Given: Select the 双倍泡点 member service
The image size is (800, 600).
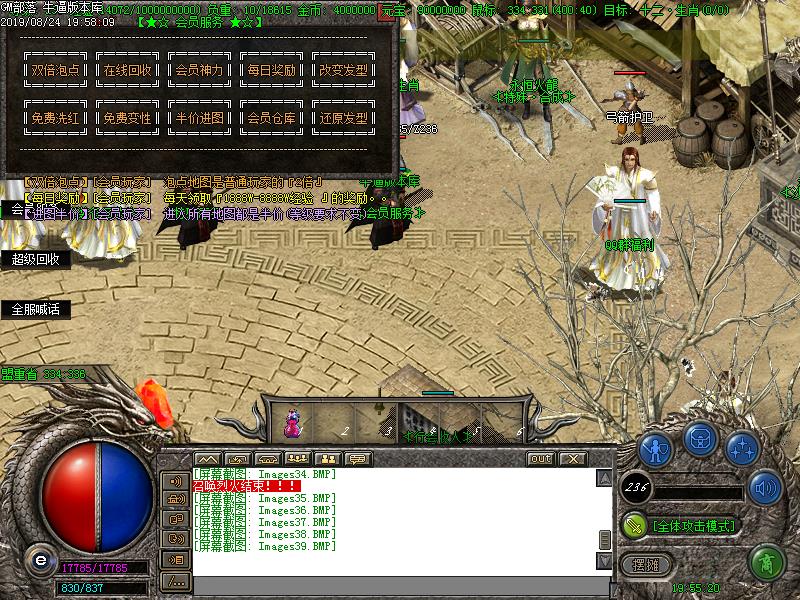Looking at the screenshot, I should pyautogui.click(x=56, y=71).
